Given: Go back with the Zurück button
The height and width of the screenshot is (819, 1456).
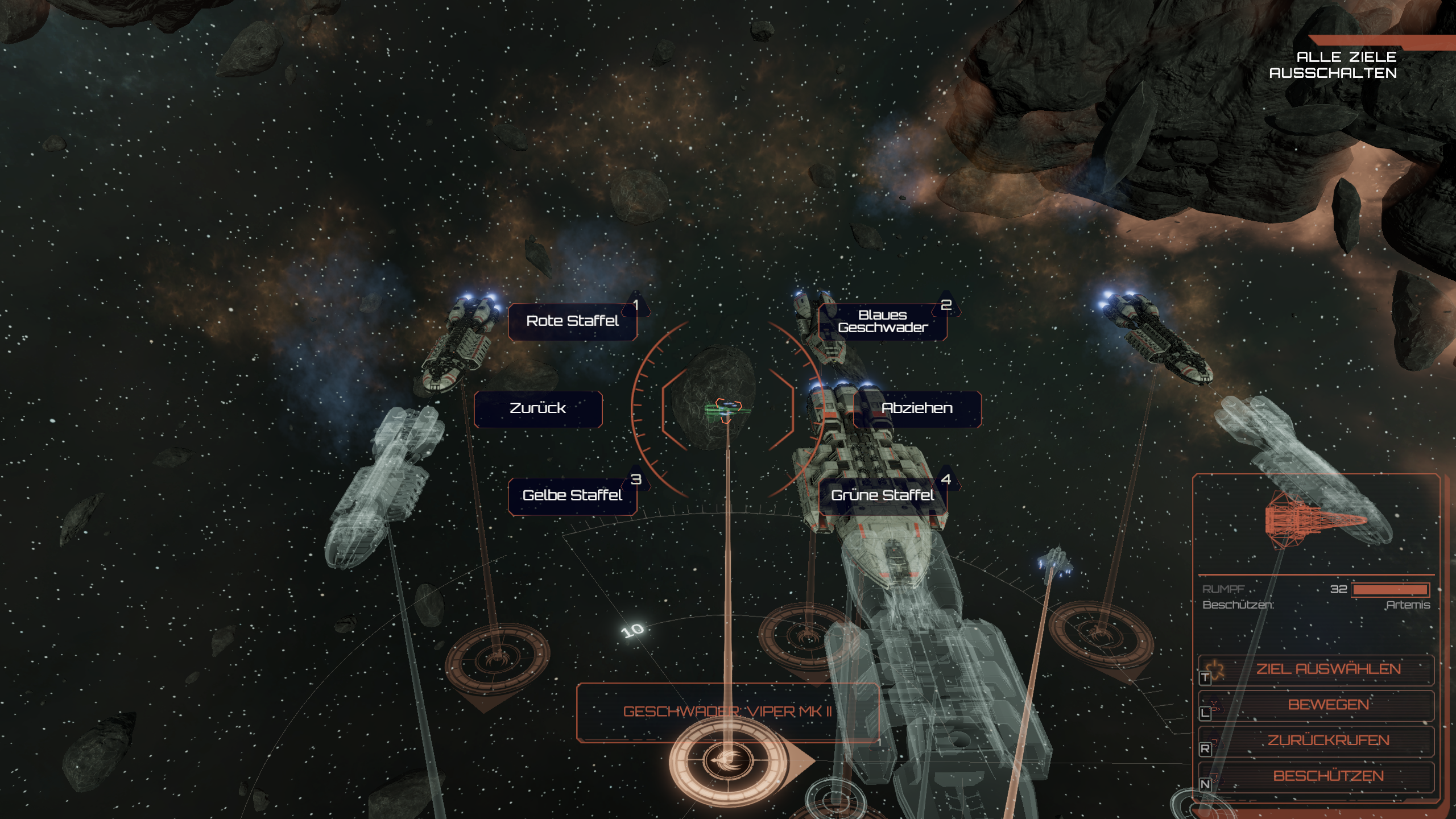Looking at the screenshot, I should point(537,408).
